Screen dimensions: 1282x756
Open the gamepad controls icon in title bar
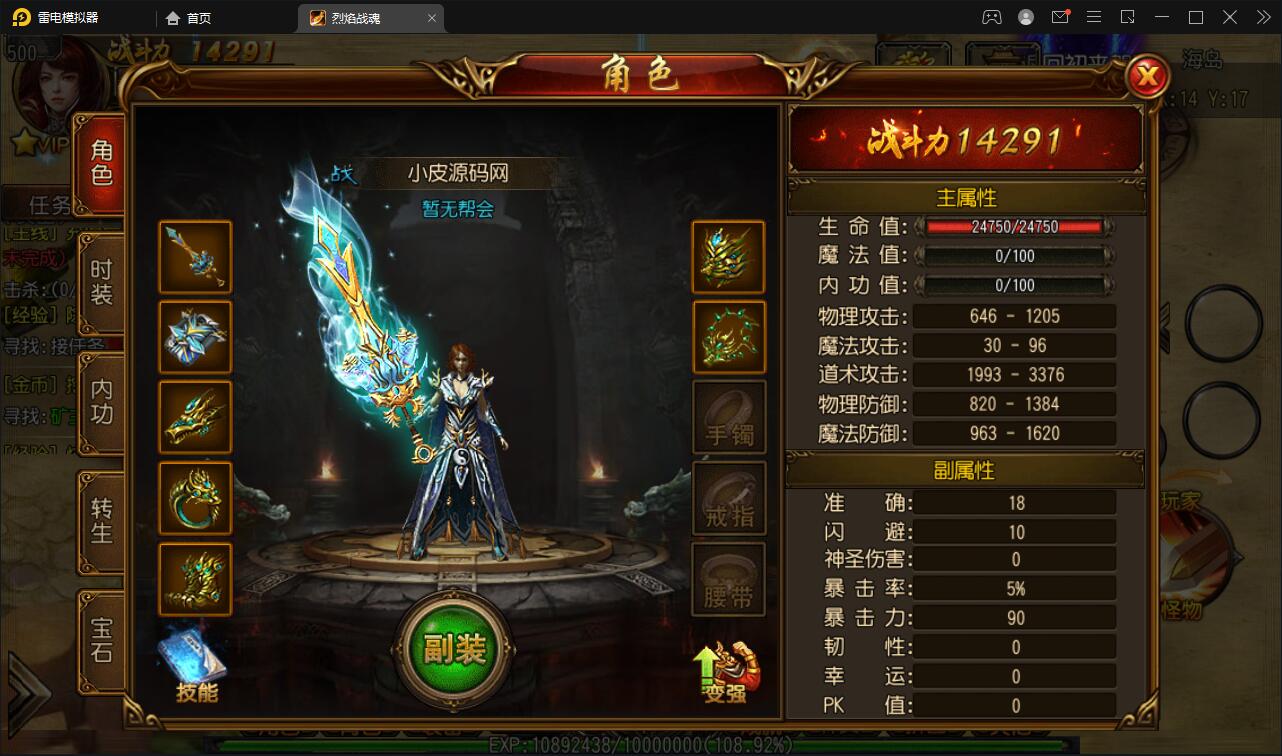click(991, 17)
